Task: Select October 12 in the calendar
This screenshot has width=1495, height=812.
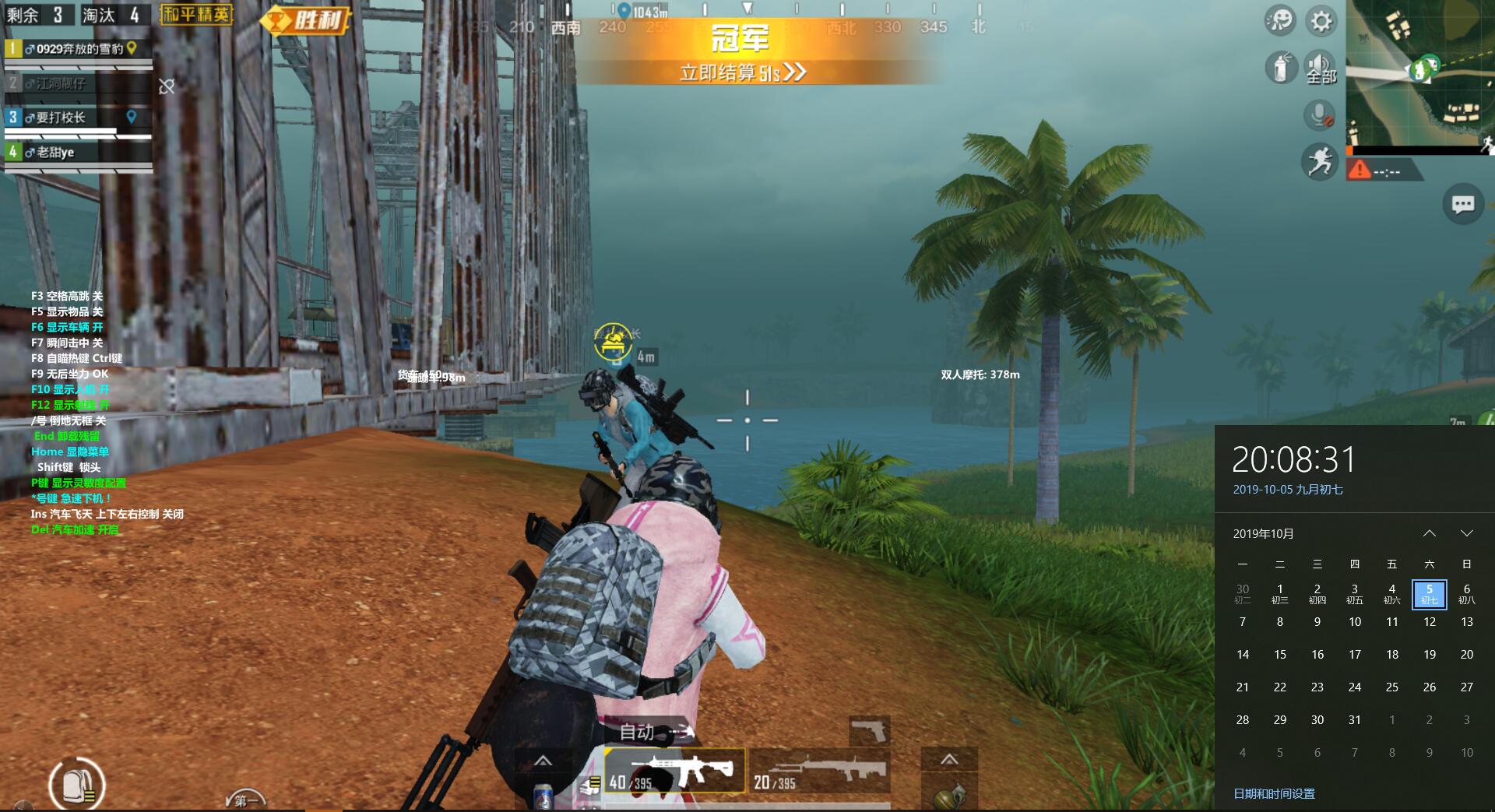Action: (x=1430, y=622)
